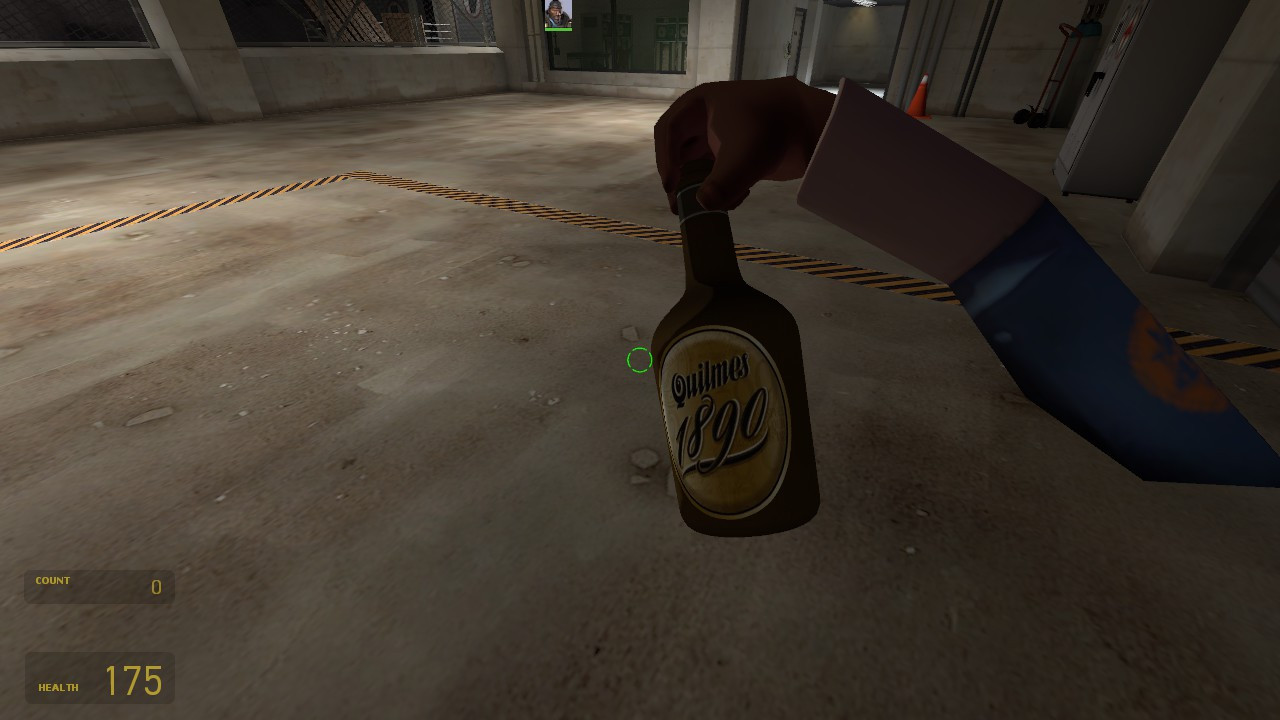Select the COUNT counter panel

(x=98, y=587)
